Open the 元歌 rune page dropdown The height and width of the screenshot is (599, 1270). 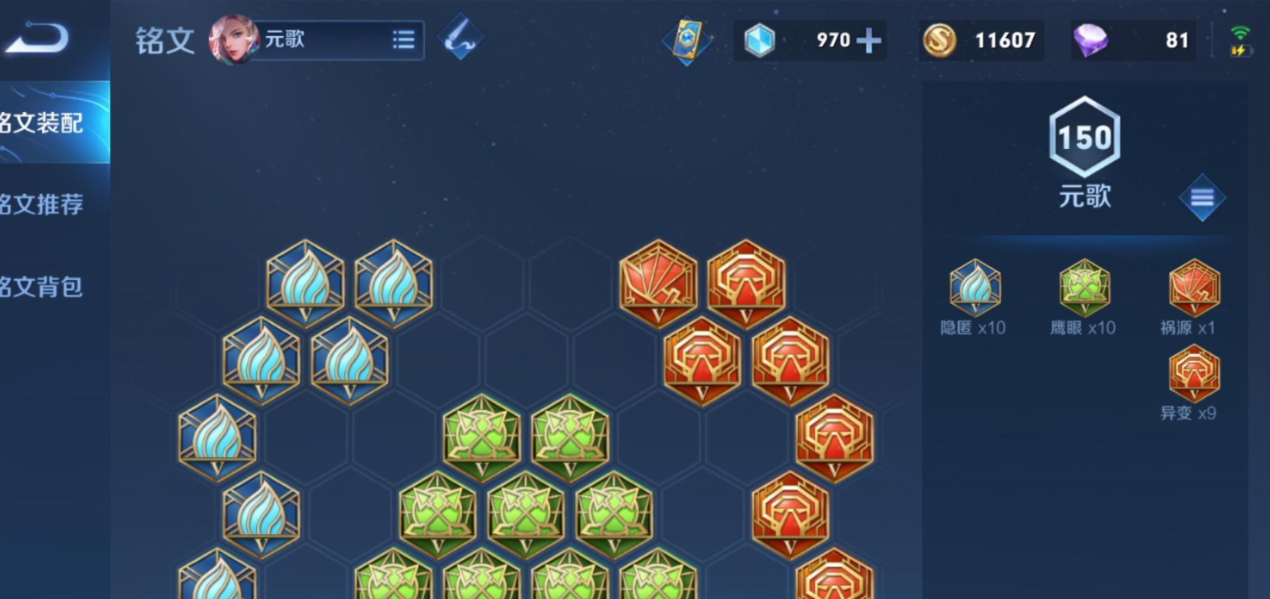[x=403, y=40]
